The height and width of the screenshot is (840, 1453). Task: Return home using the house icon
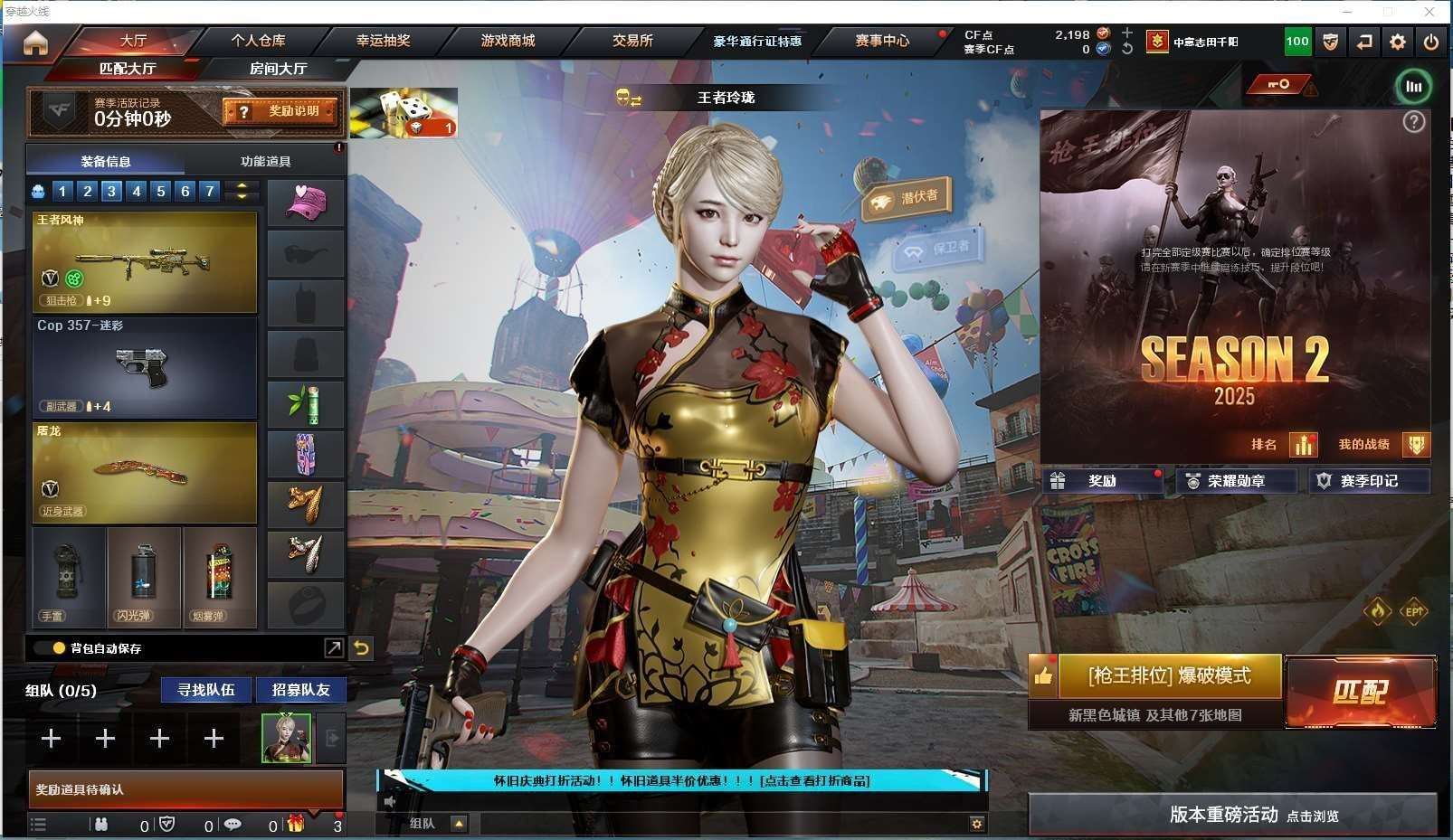click(x=35, y=42)
